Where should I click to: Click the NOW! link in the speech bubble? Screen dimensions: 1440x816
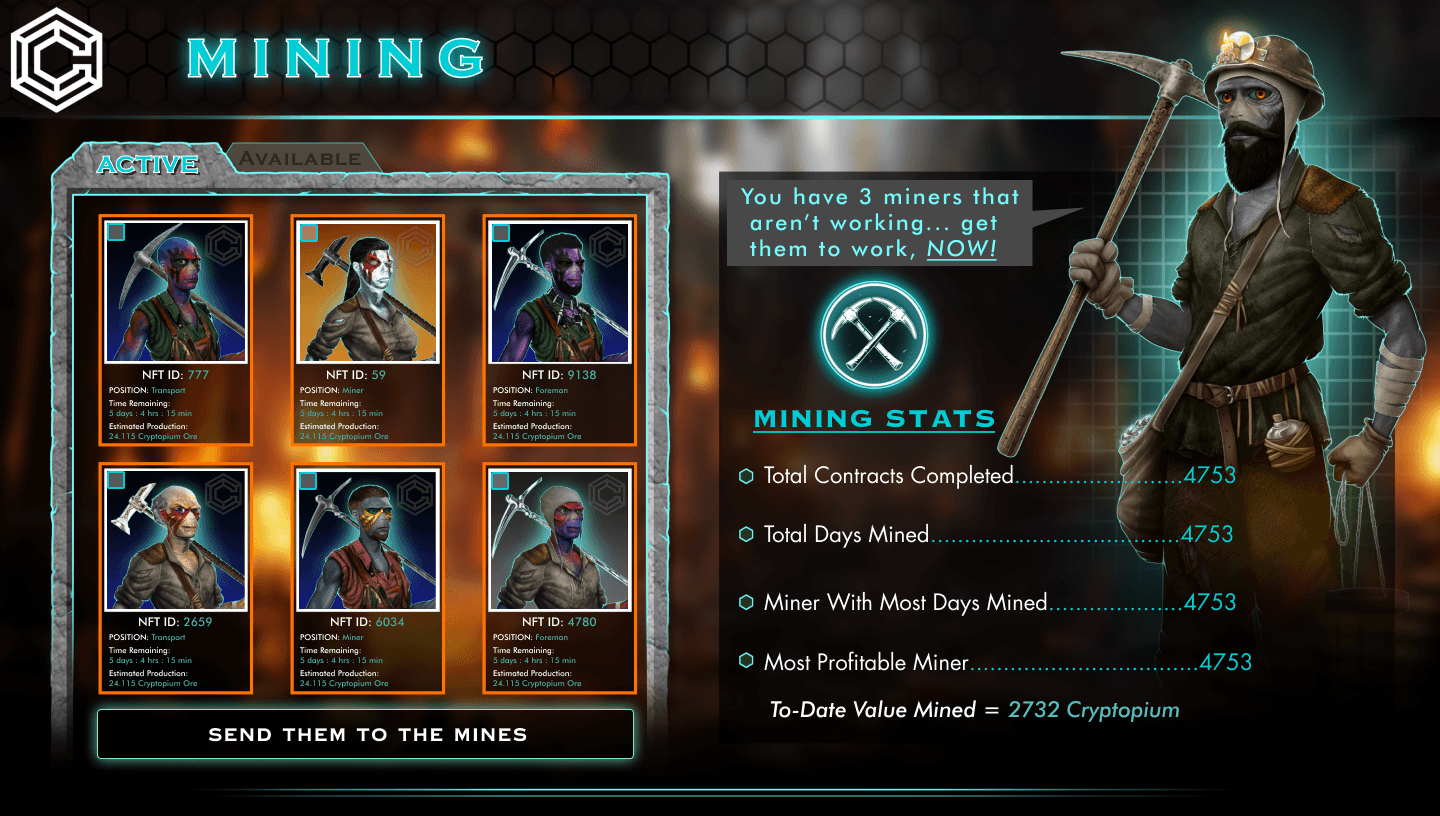tap(961, 249)
